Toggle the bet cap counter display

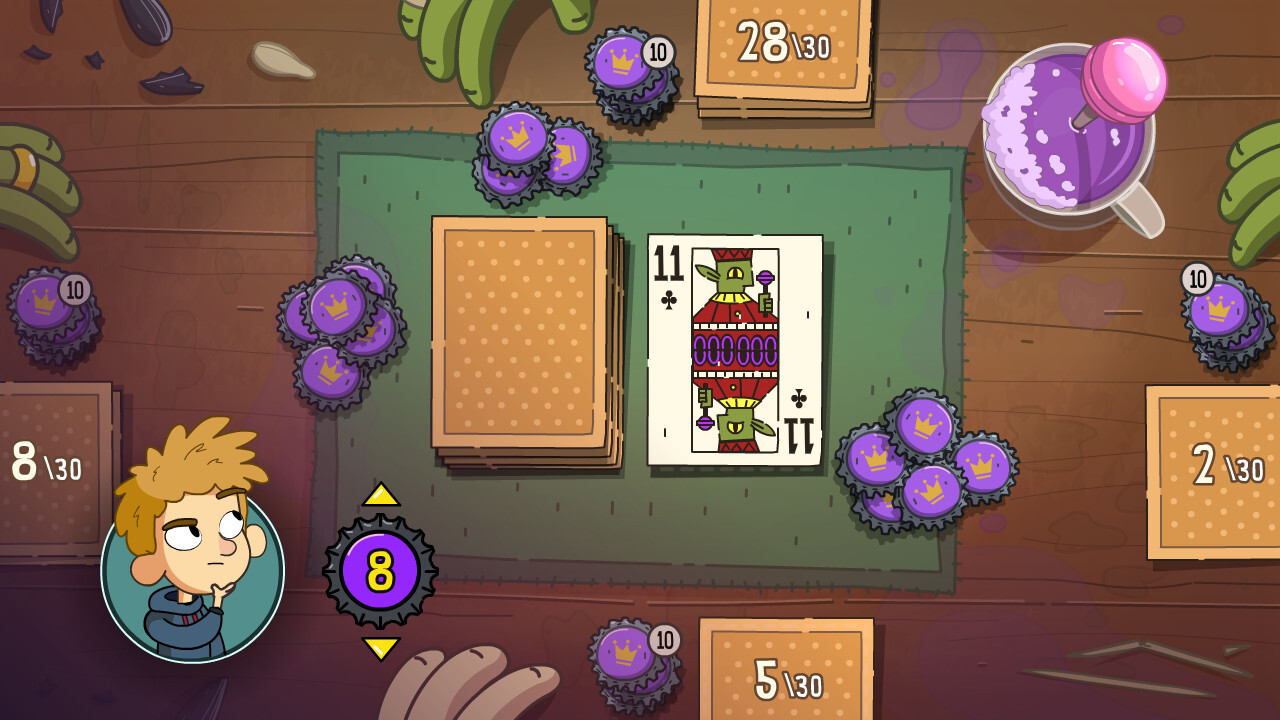(382, 570)
